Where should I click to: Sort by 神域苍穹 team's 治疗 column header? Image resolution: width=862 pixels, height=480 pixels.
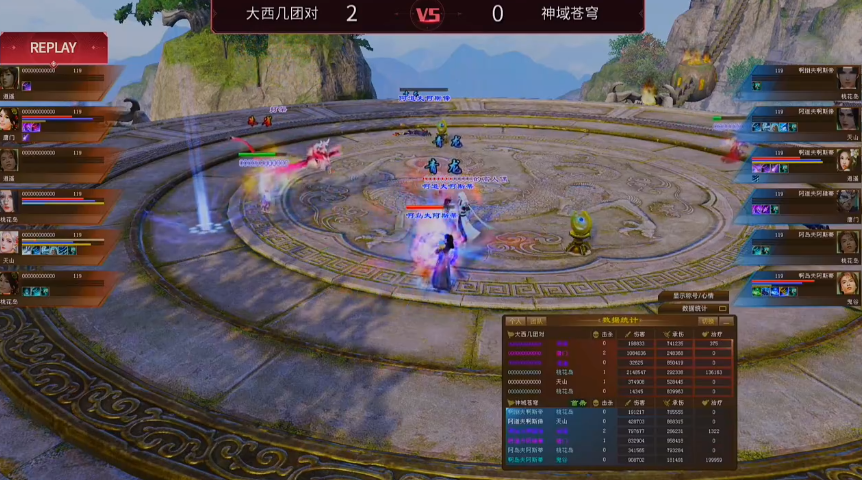pyautogui.click(x=716, y=402)
